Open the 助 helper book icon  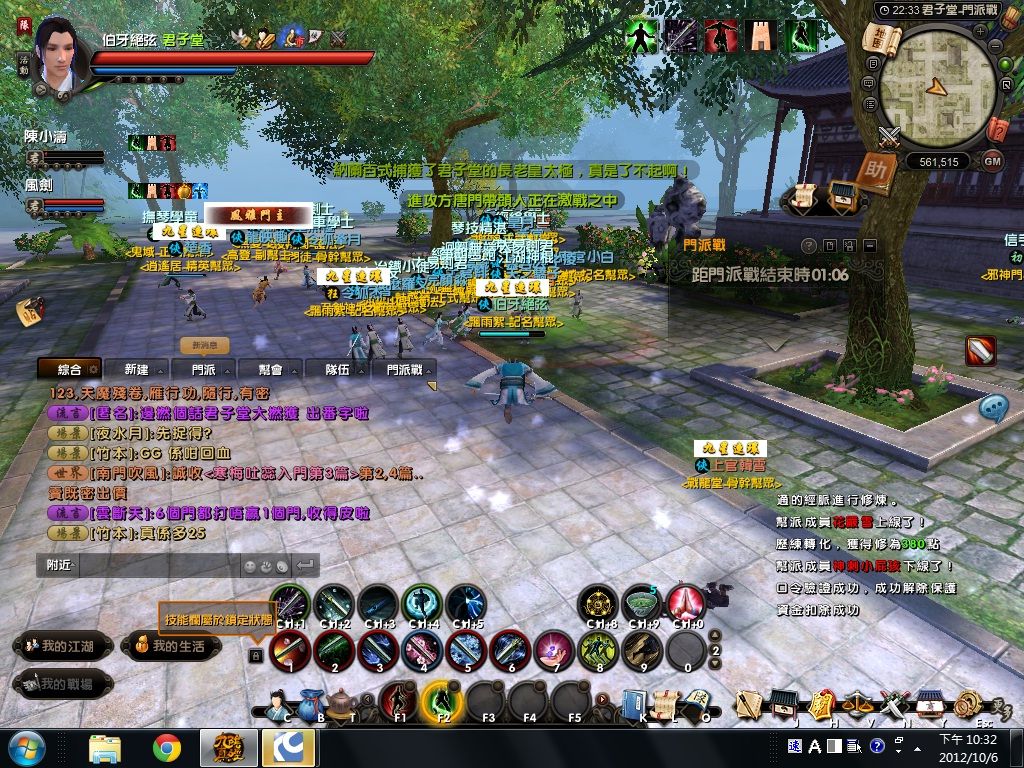tap(880, 167)
